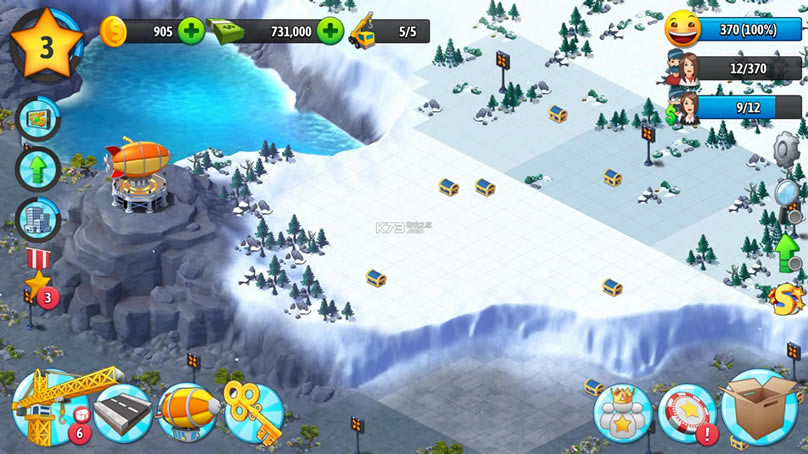This screenshot has width=808, height=454.
Task: Open the airship transport menu
Action: tap(187, 412)
